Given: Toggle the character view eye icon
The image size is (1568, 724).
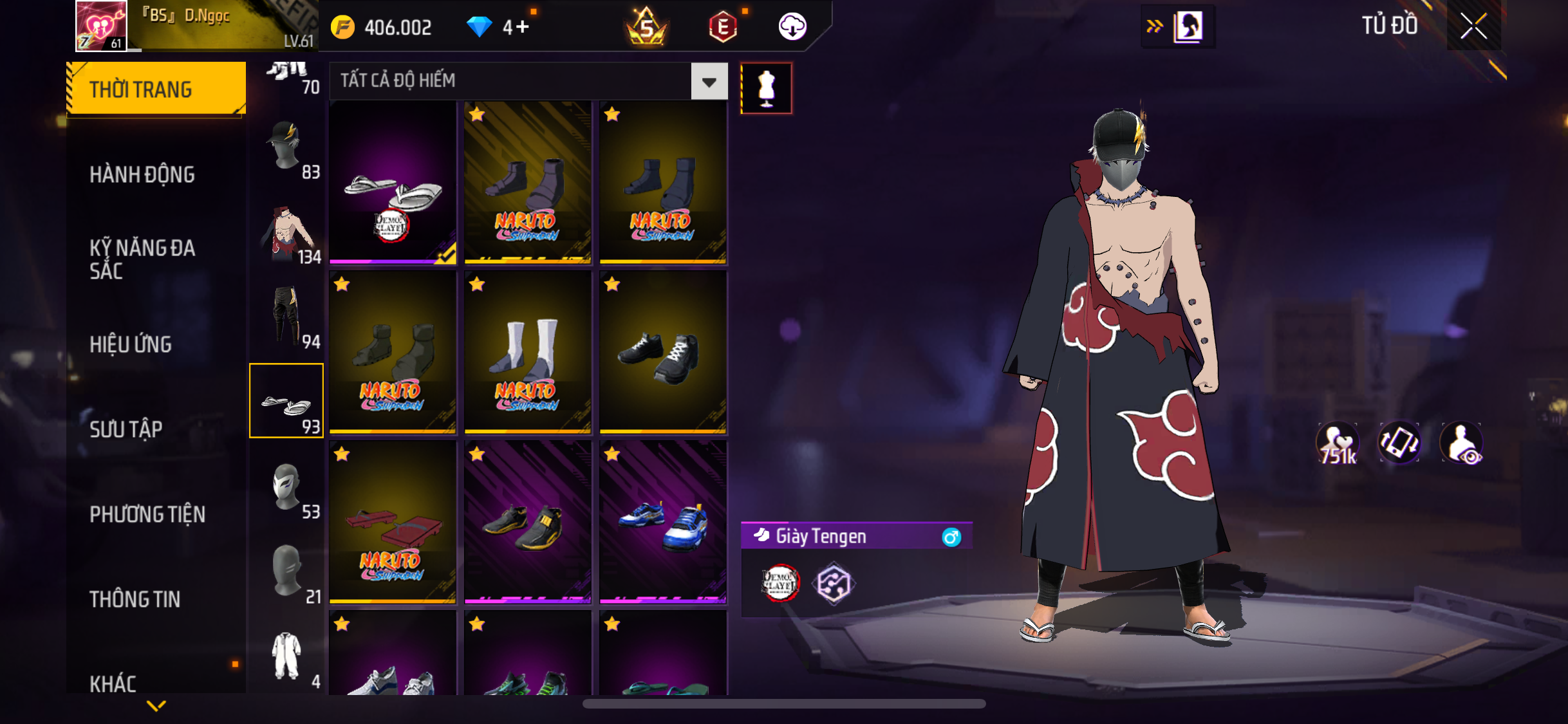Looking at the screenshot, I should (x=1462, y=443).
